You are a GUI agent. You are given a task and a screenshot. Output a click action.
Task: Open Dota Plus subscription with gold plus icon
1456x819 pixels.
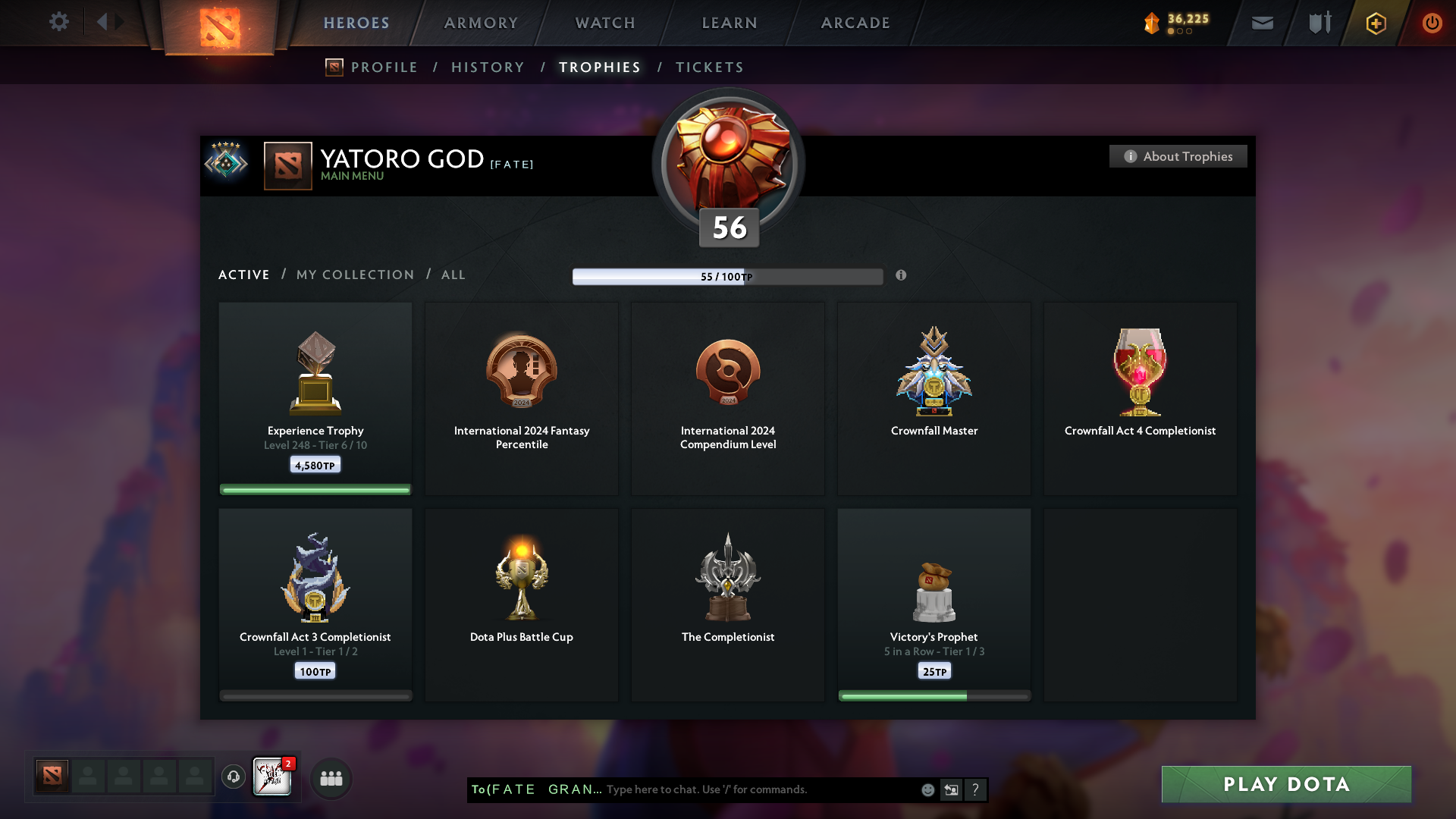click(1375, 23)
